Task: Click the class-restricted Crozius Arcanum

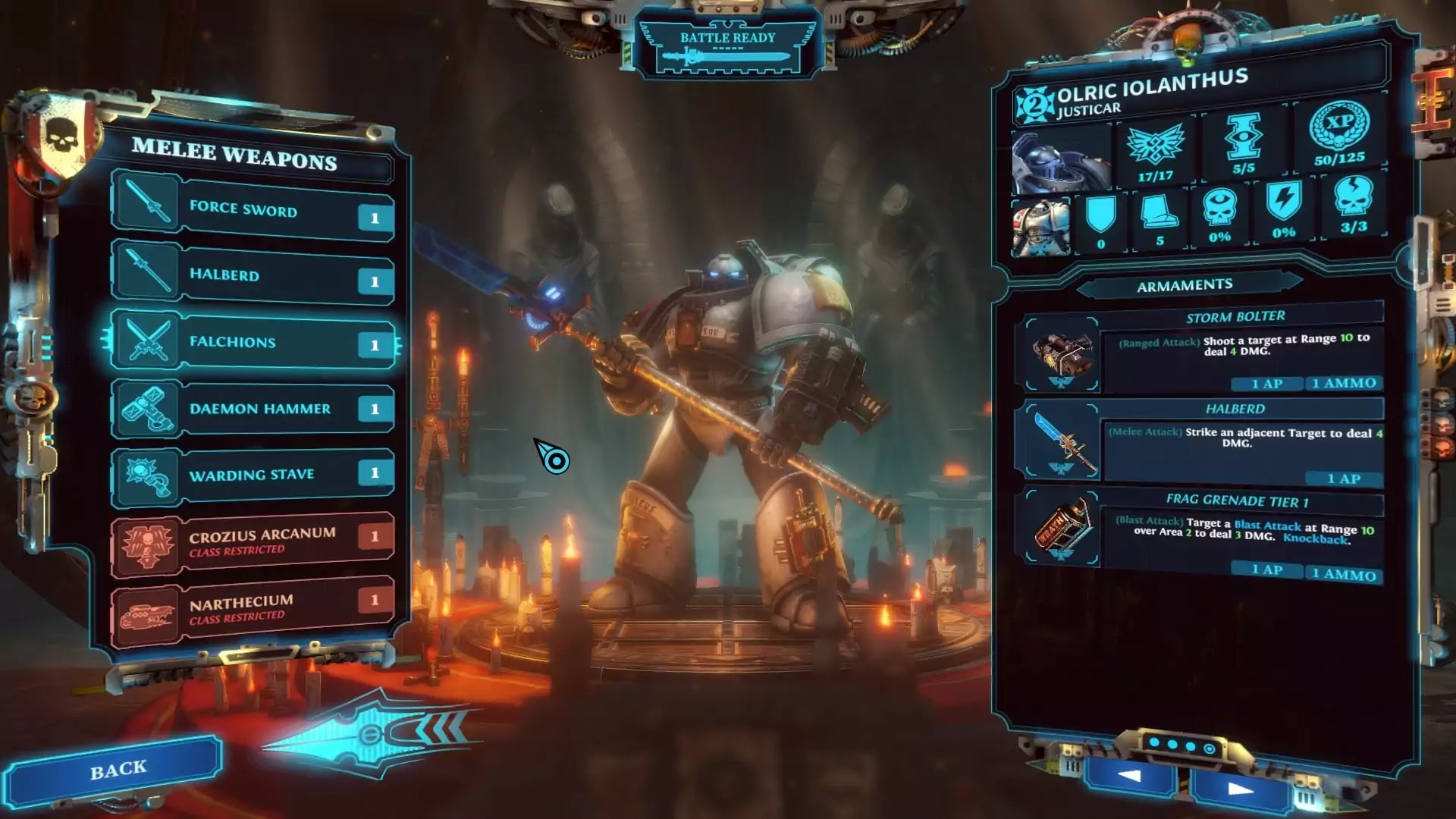Action: 254,541
